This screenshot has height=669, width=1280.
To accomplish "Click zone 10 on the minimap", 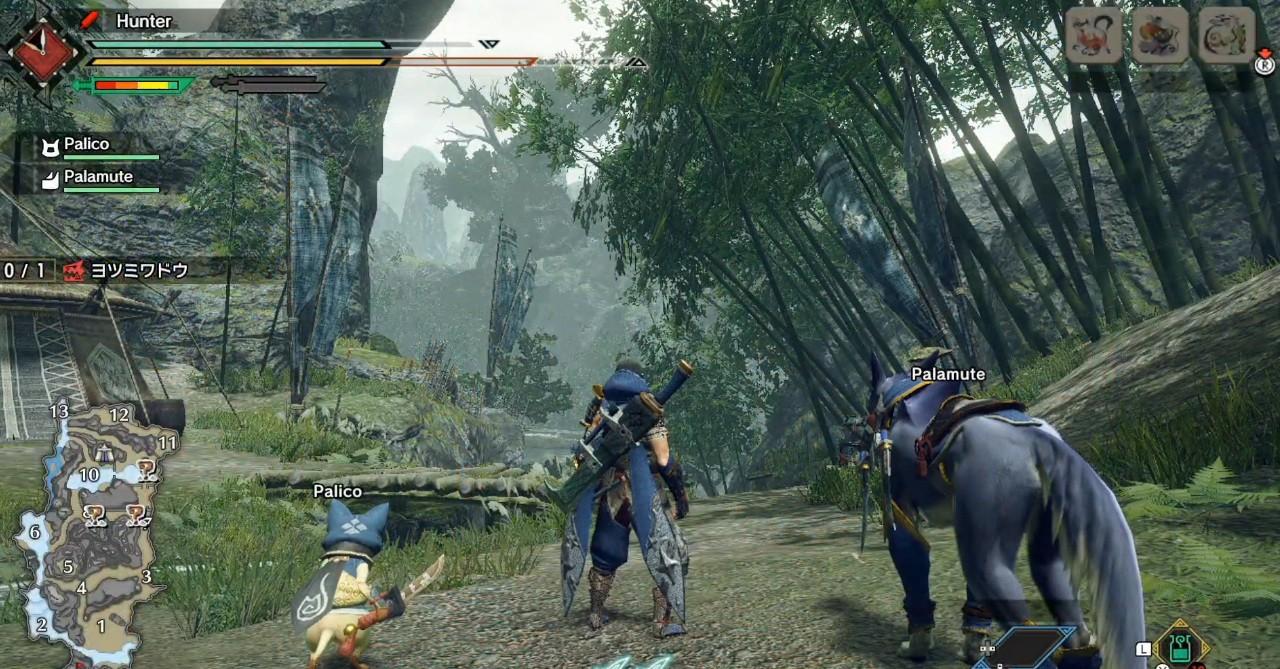I will 90,475.
